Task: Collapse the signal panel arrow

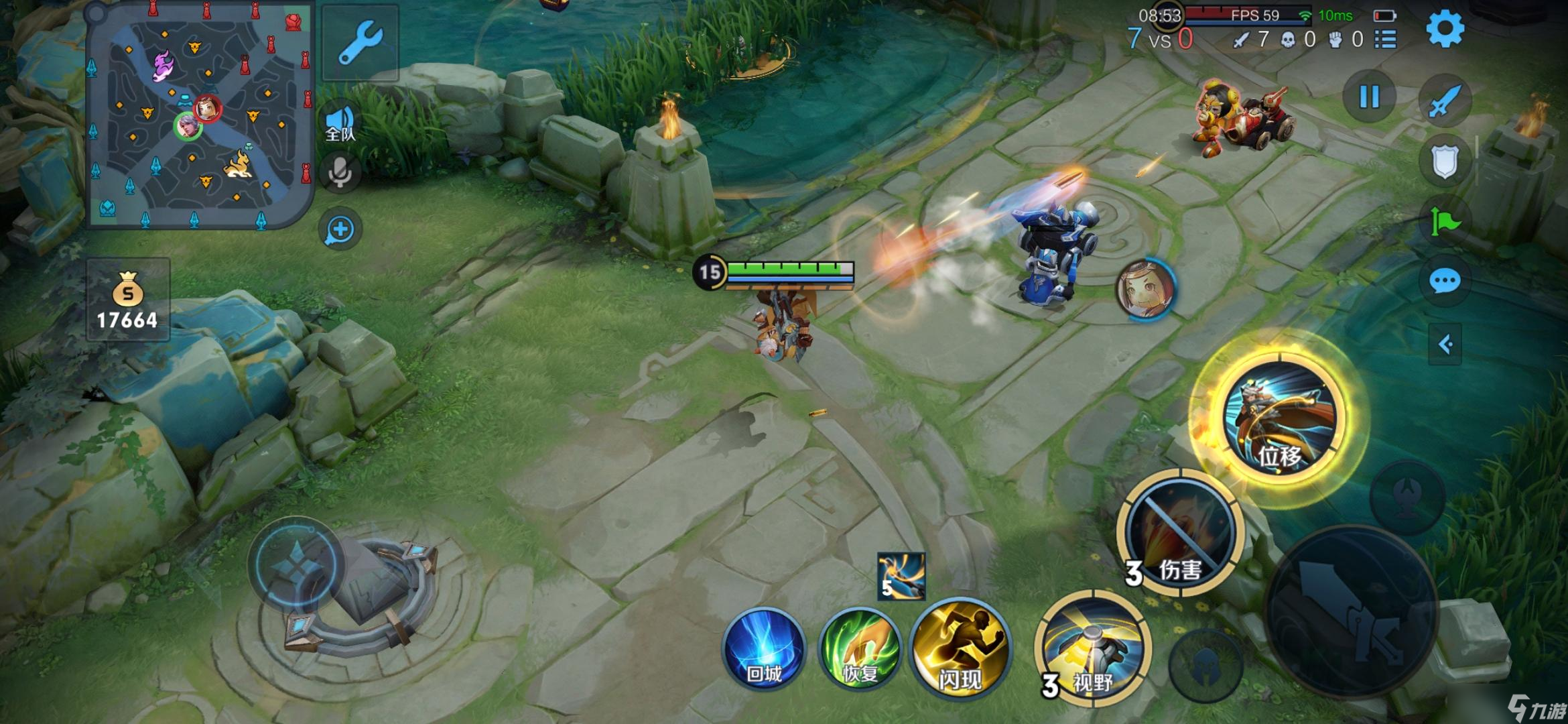Action: [x=1445, y=345]
